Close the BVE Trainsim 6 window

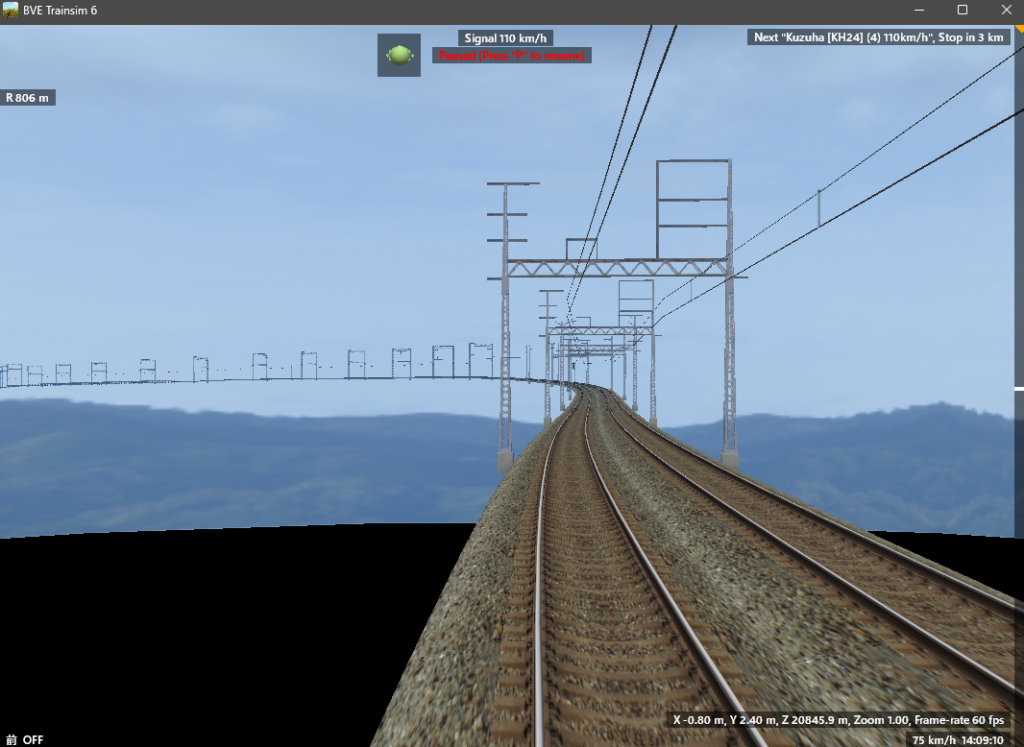(x=1005, y=10)
